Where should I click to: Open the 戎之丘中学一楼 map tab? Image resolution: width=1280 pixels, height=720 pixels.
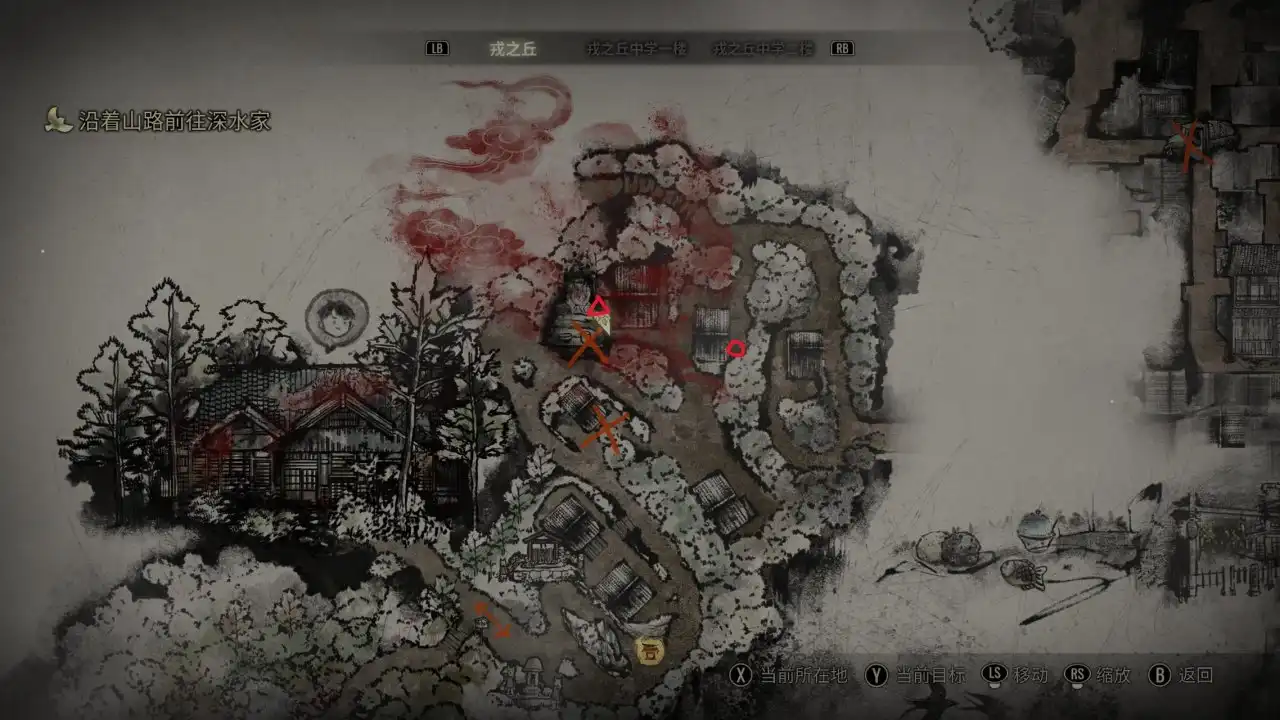(x=636, y=49)
